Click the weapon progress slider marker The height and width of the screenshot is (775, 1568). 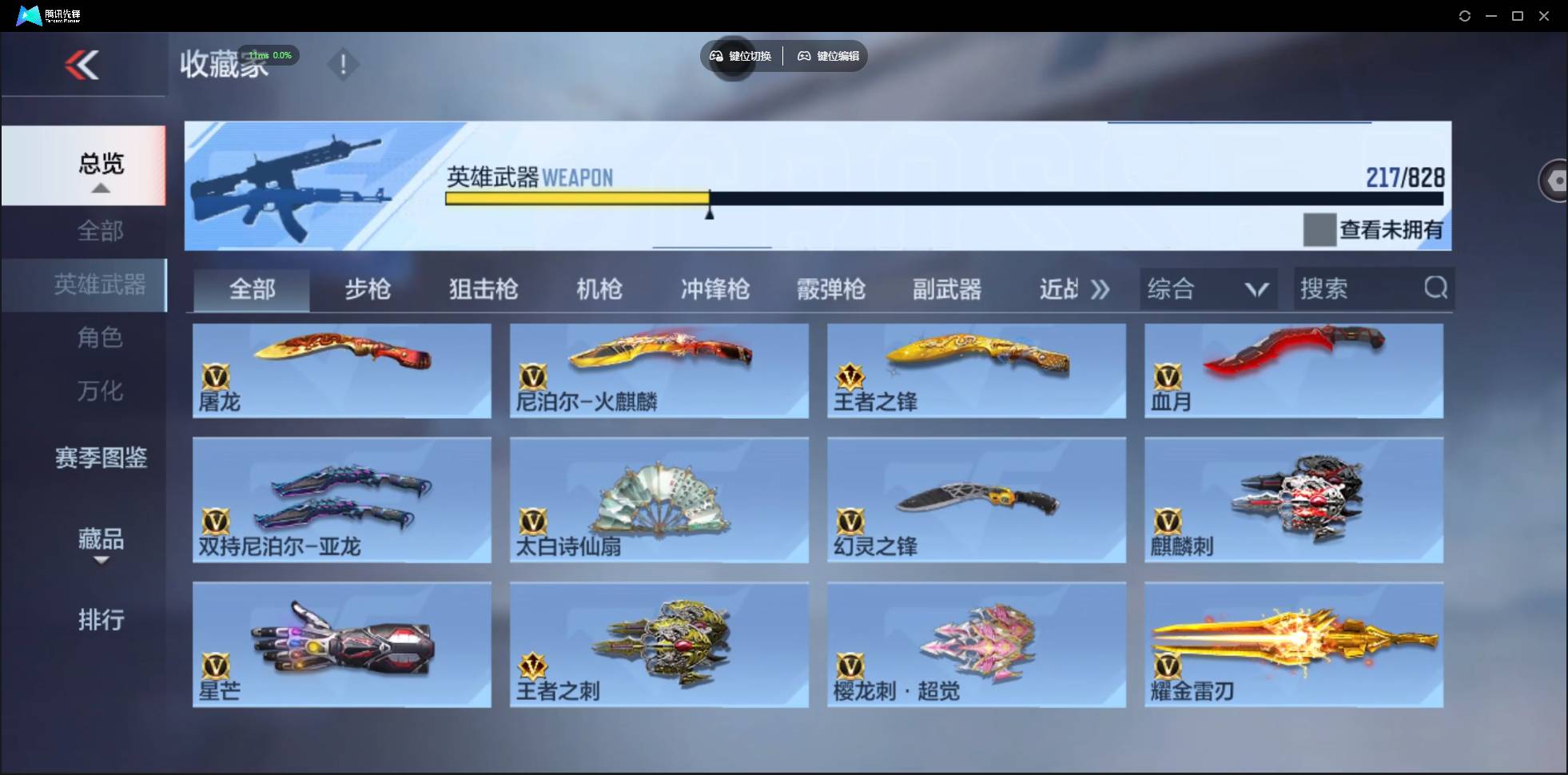[710, 213]
